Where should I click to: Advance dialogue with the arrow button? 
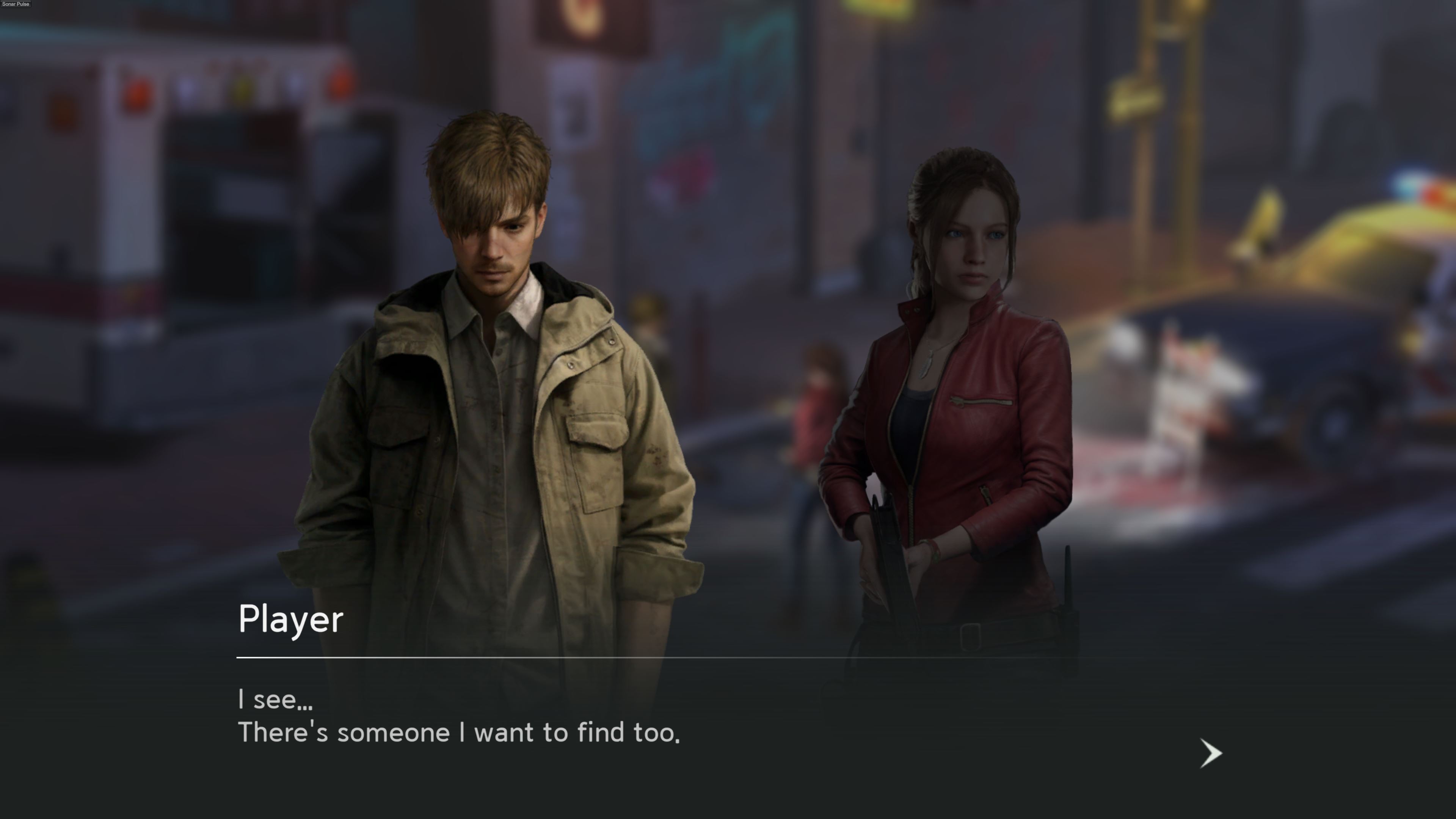tap(1210, 753)
